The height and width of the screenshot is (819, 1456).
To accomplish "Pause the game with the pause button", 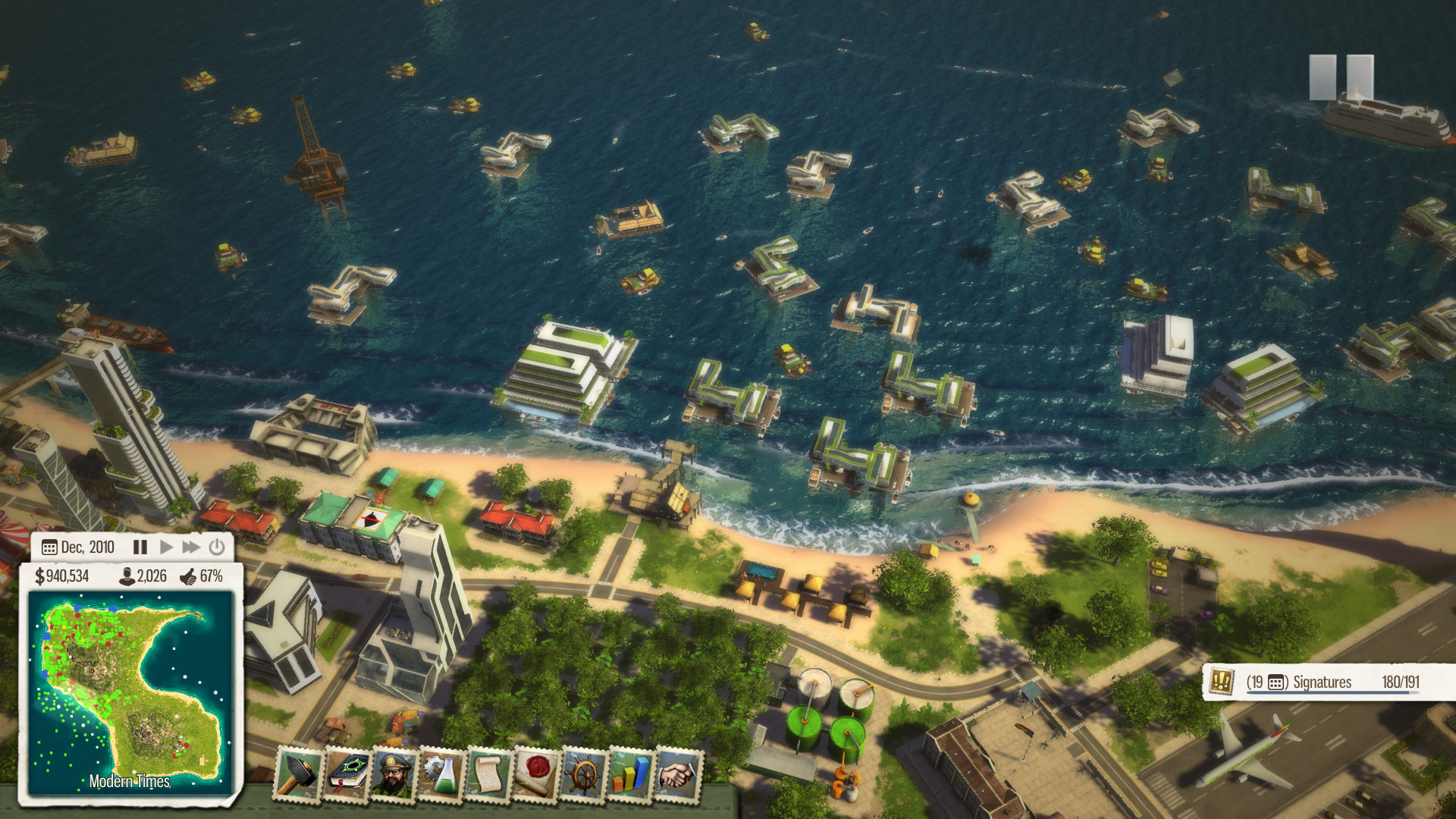I will coord(142,546).
